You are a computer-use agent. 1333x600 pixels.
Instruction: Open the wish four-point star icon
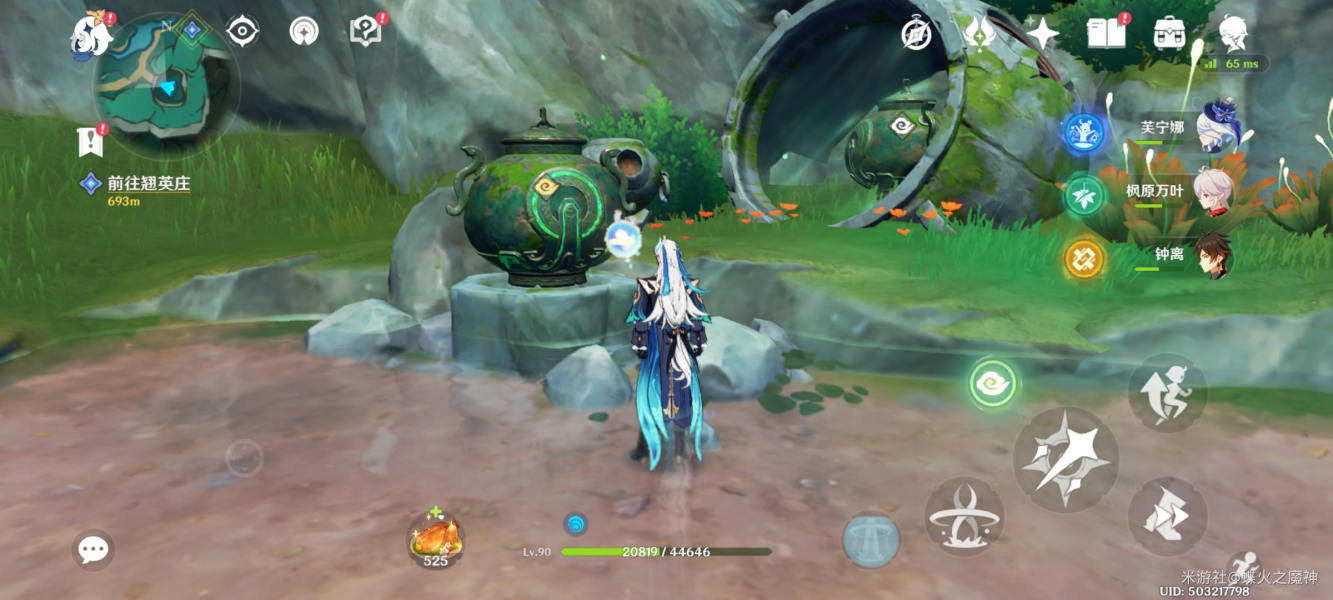click(x=1042, y=34)
